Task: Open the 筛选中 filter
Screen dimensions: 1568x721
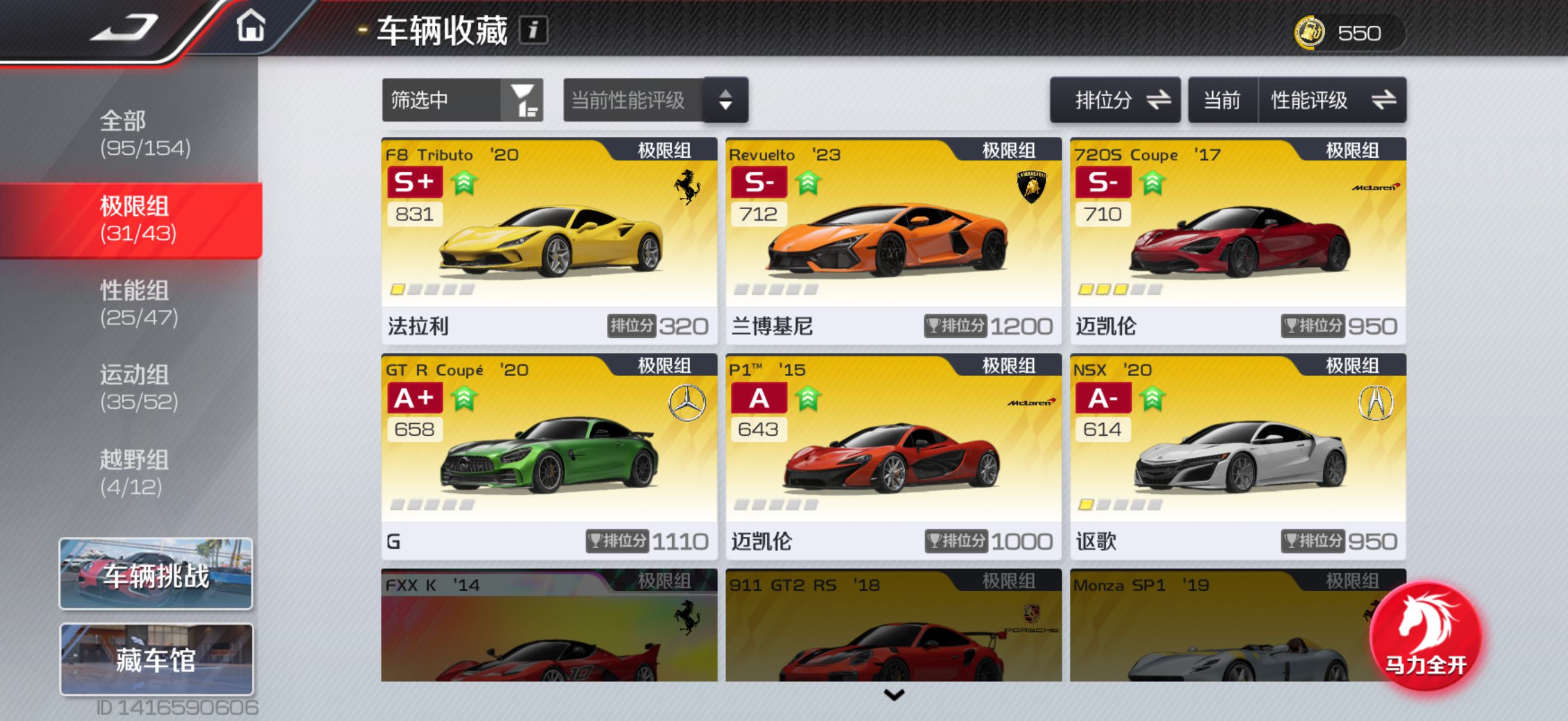Action: pos(462,100)
